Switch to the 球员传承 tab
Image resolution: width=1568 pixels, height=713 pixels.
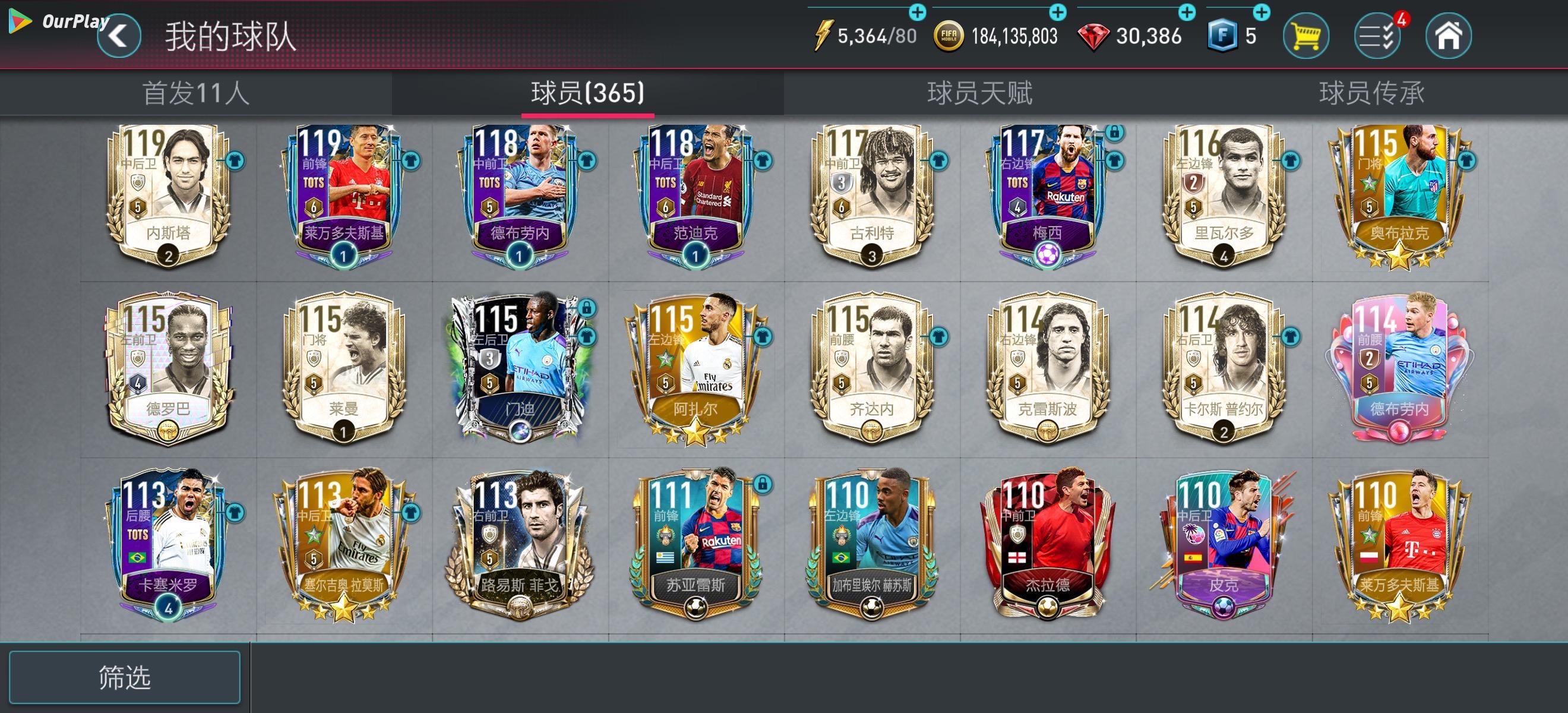(x=1371, y=94)
